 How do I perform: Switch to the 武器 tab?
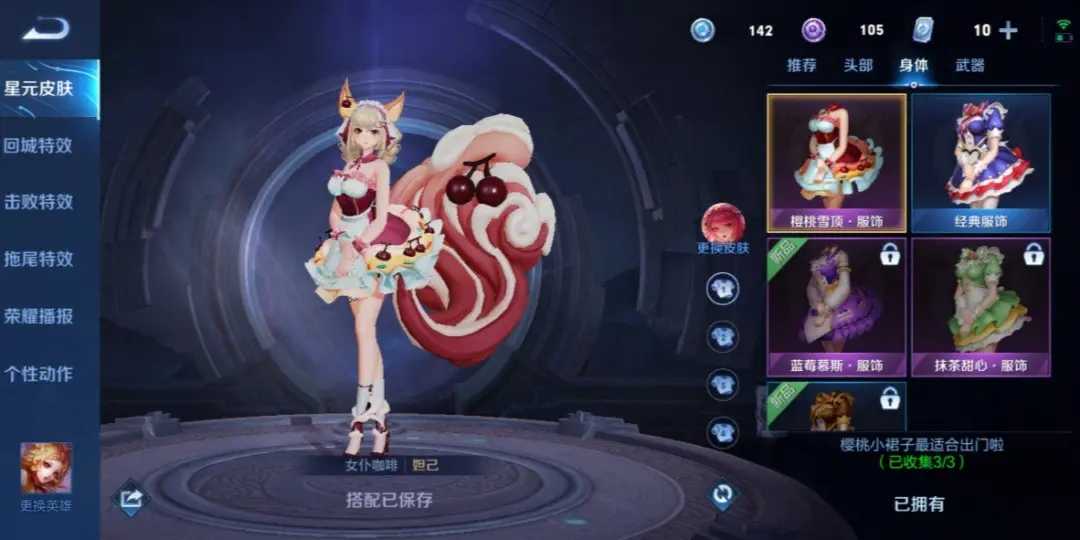coord(970,65)
